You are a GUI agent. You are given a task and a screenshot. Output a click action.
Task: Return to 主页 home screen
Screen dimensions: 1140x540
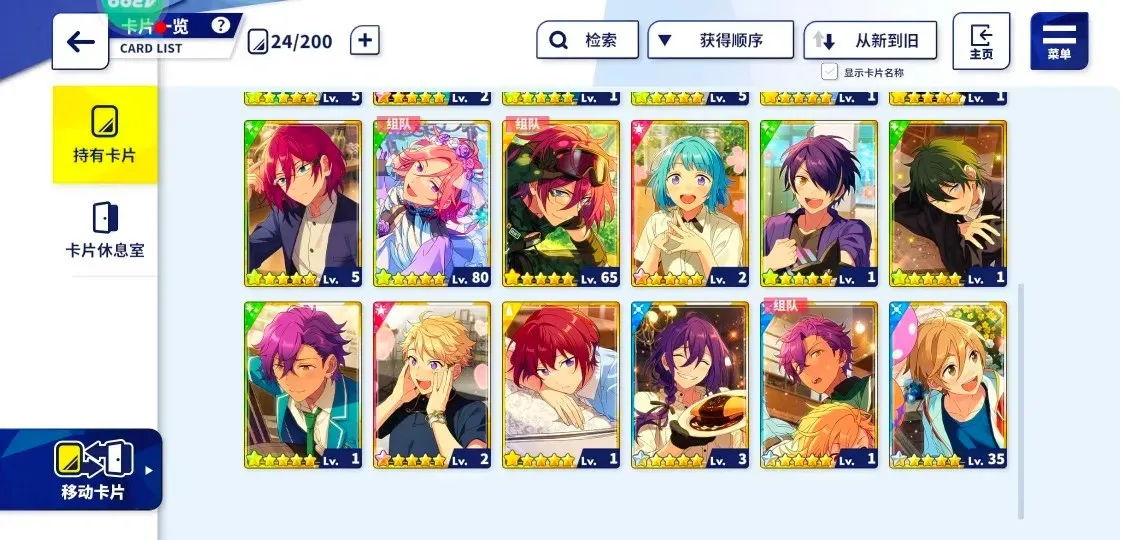[x=980, y=41]
